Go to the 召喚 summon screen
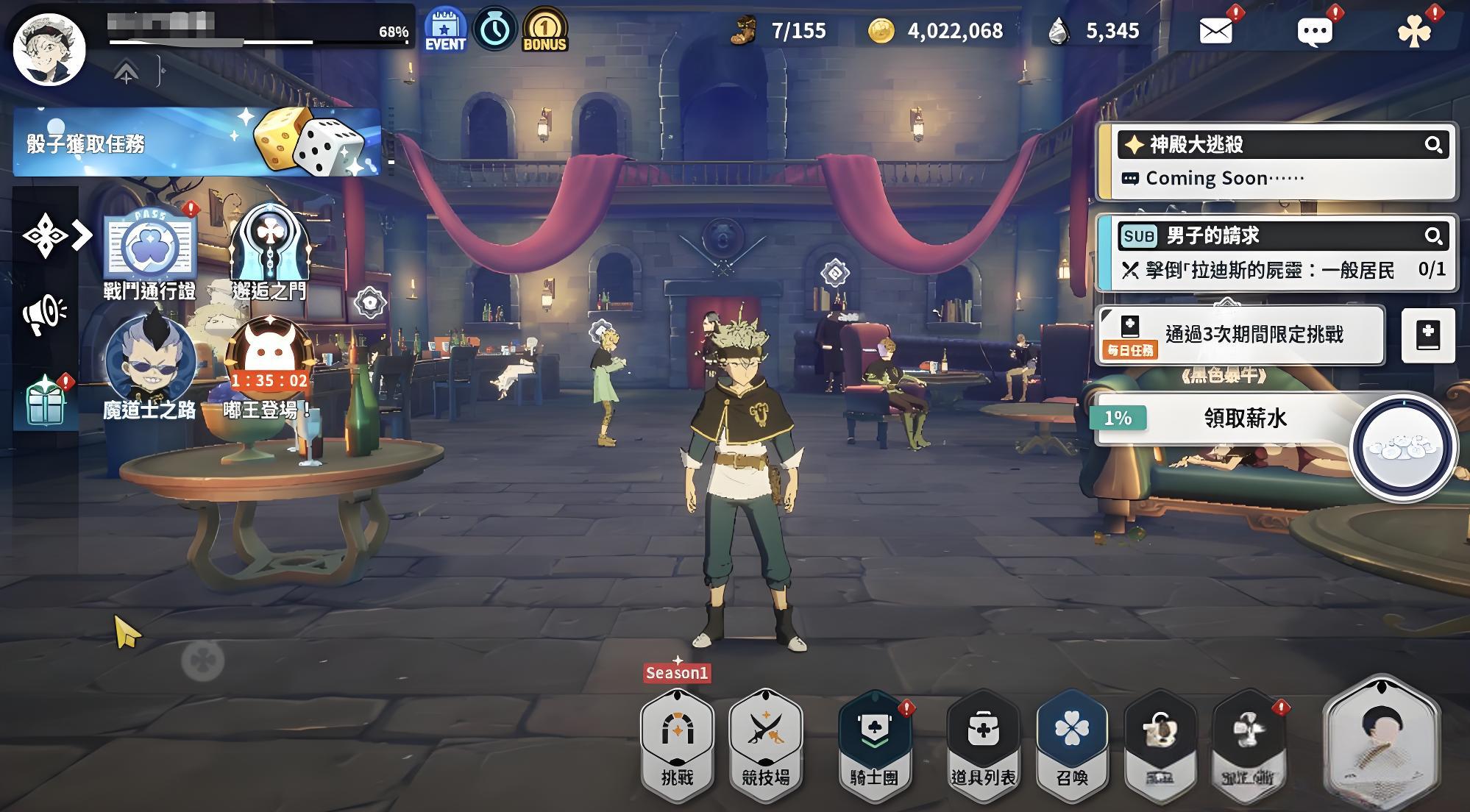Image resolution: width=1470 pixels, height=812 pixels. click(x=1072, y=743)
